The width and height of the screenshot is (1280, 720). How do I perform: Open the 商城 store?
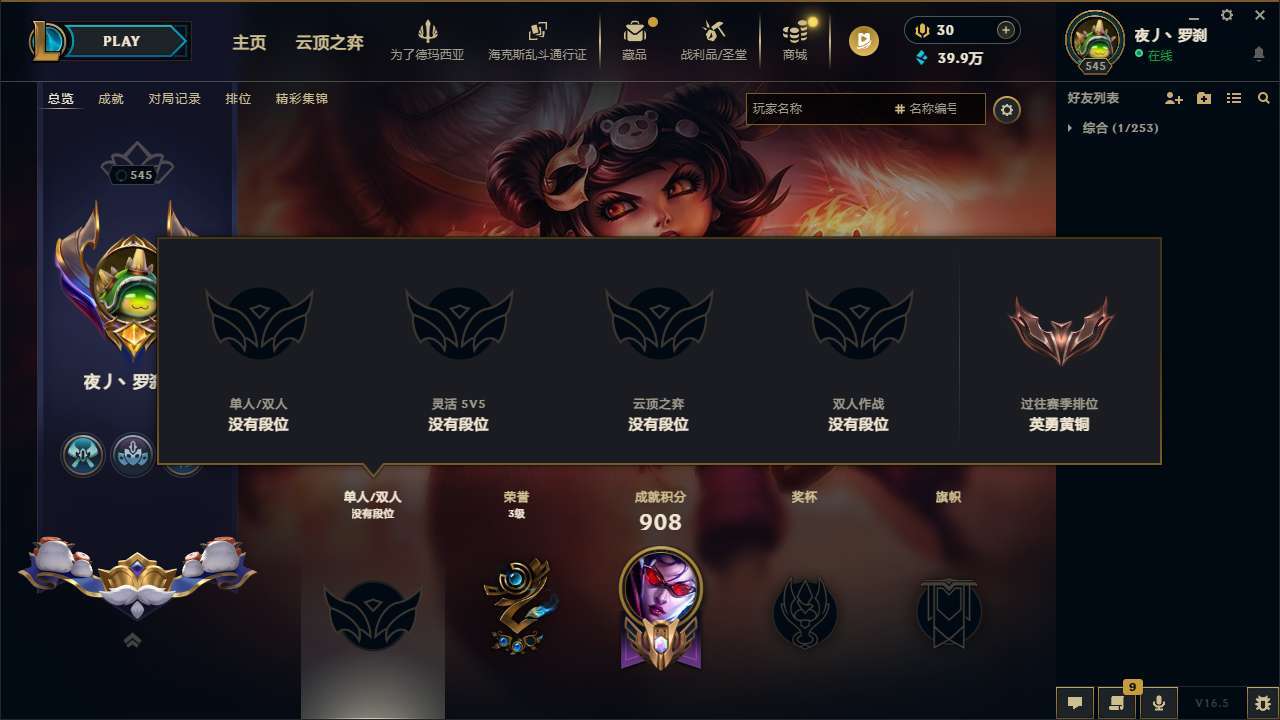pyautogui.click(x=795, y=40)
